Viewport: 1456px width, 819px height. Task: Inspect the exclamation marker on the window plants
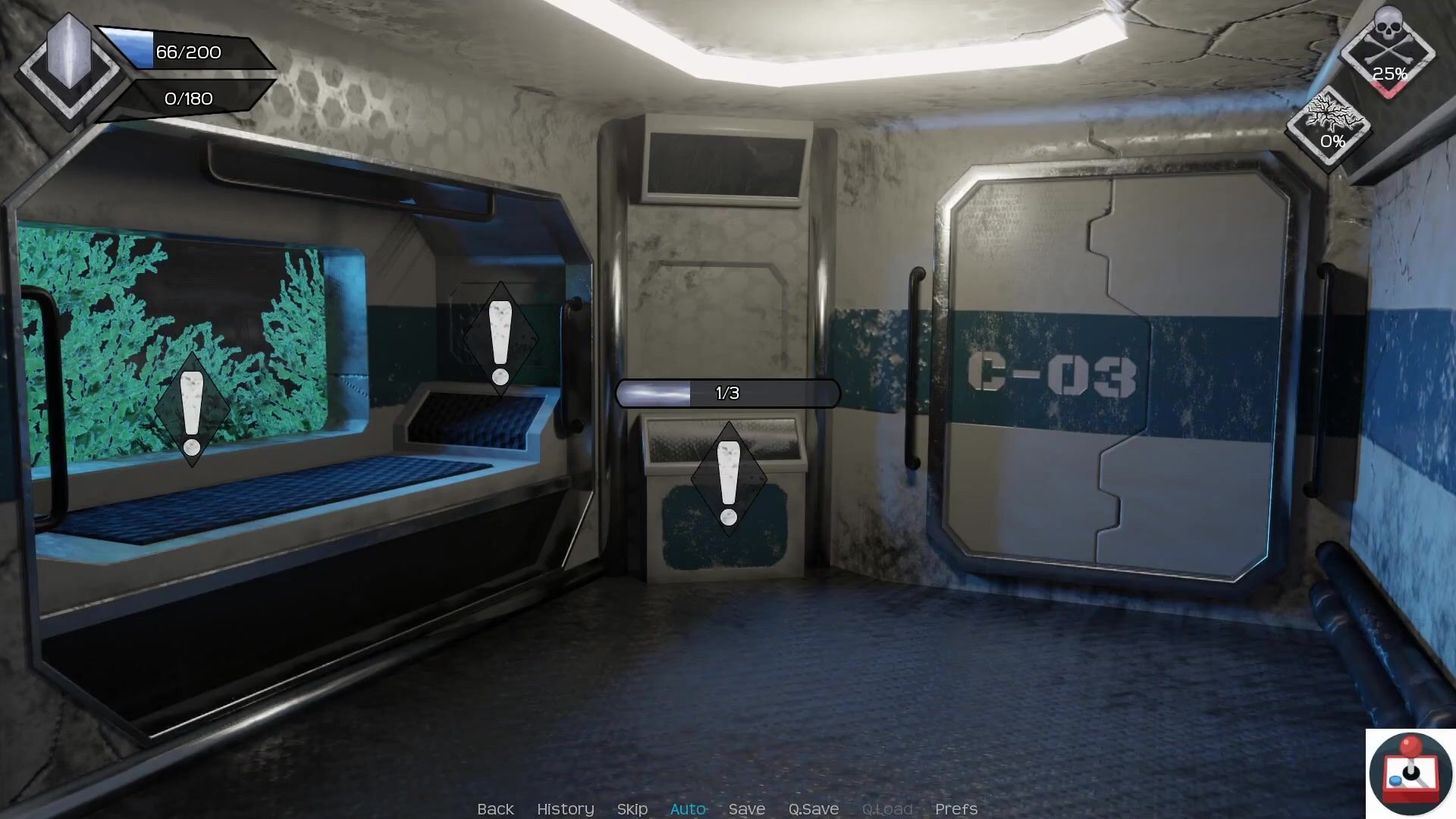[192, 410]
